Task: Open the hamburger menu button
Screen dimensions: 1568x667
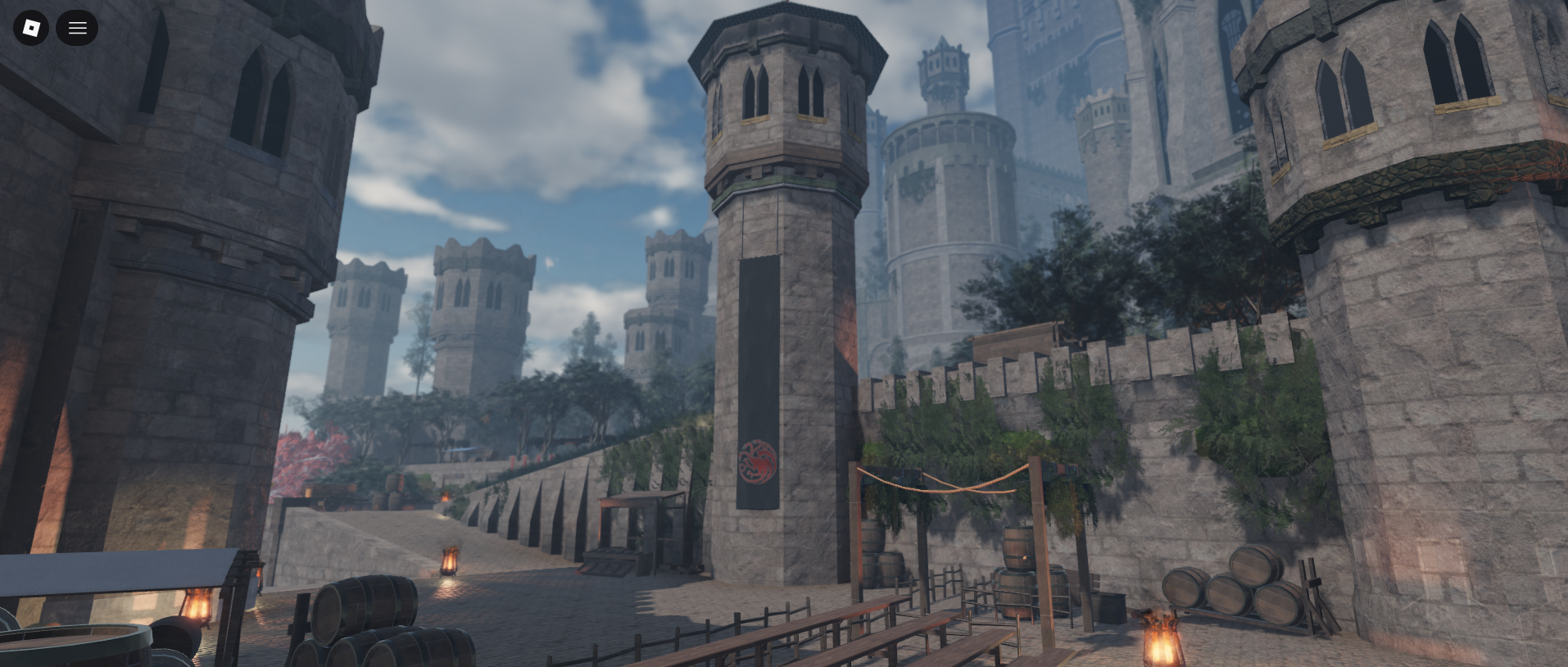Action: [x=77, y=28]
